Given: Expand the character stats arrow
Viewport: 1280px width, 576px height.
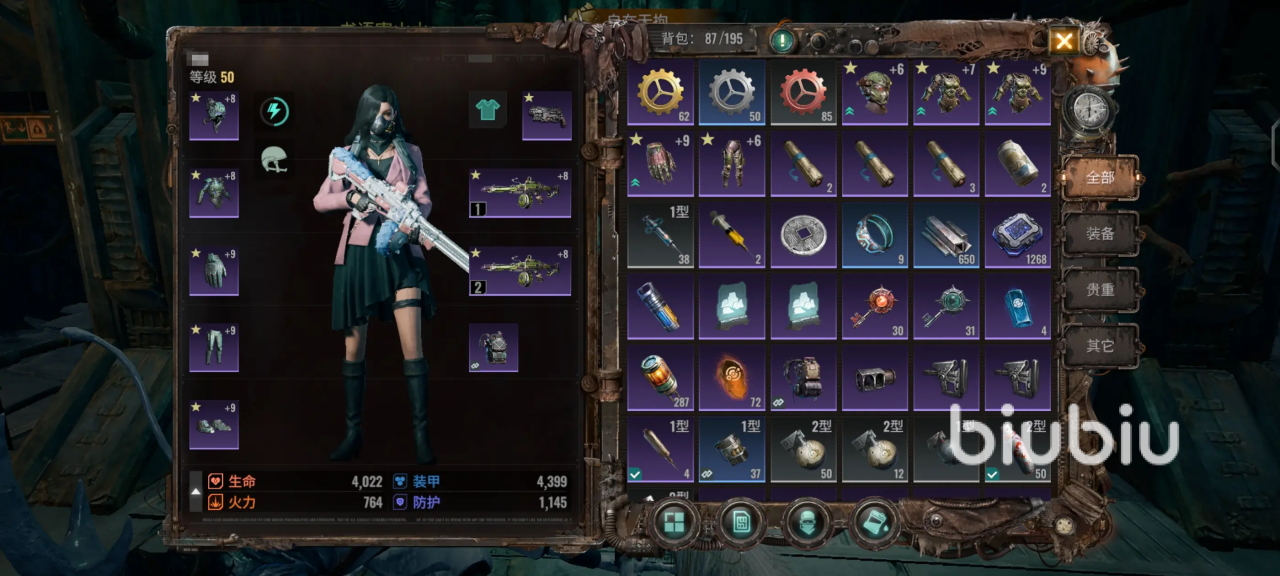Looking at the screenshot, I should pyautogui.click(x=196, y=492).
